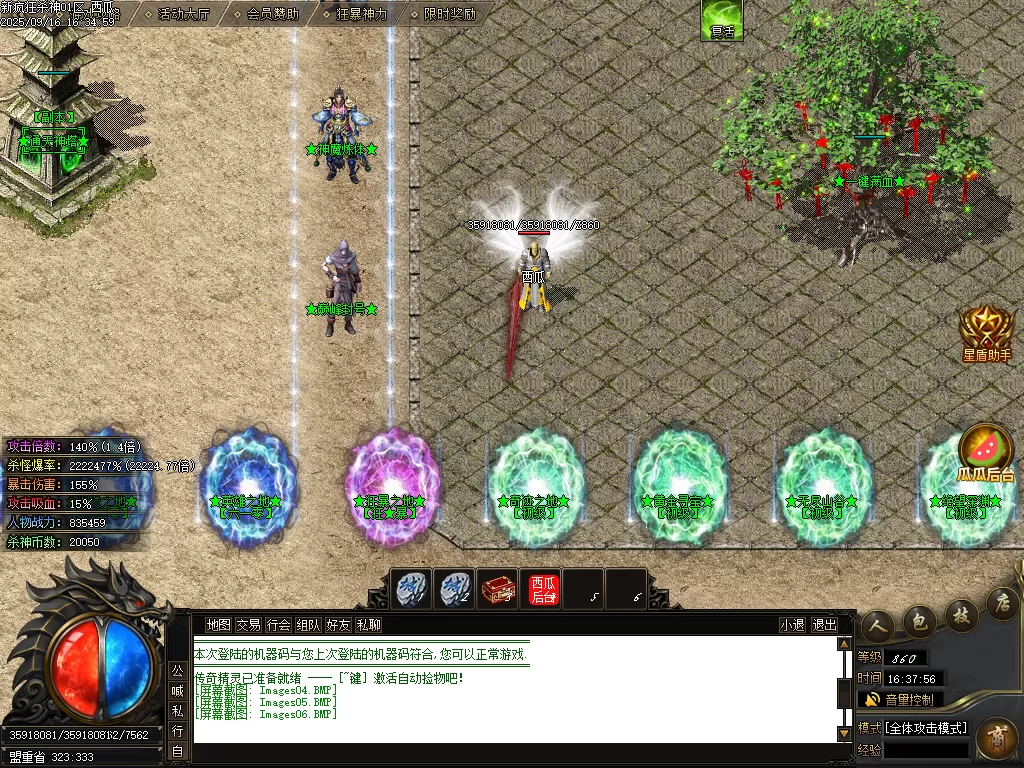Click the 退出 exit game button
The image size is (1024, 768).
(x=824, y=625)
